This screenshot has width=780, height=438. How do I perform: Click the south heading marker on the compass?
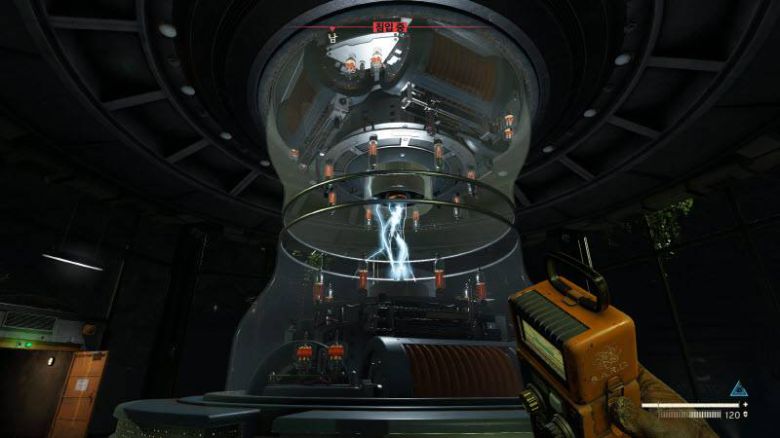coord(332,38)
